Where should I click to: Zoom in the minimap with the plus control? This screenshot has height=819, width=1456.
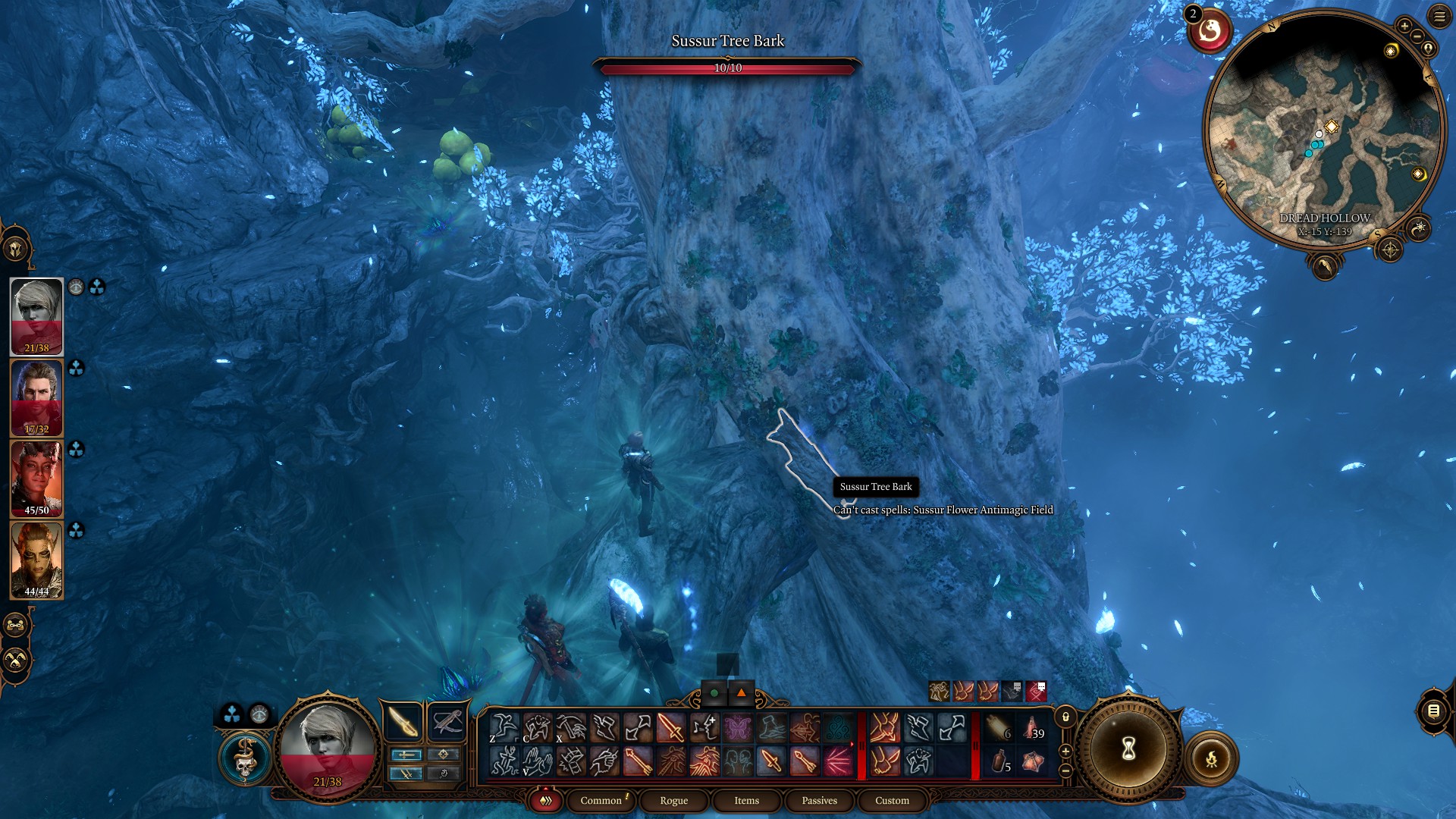(1404, 26)
